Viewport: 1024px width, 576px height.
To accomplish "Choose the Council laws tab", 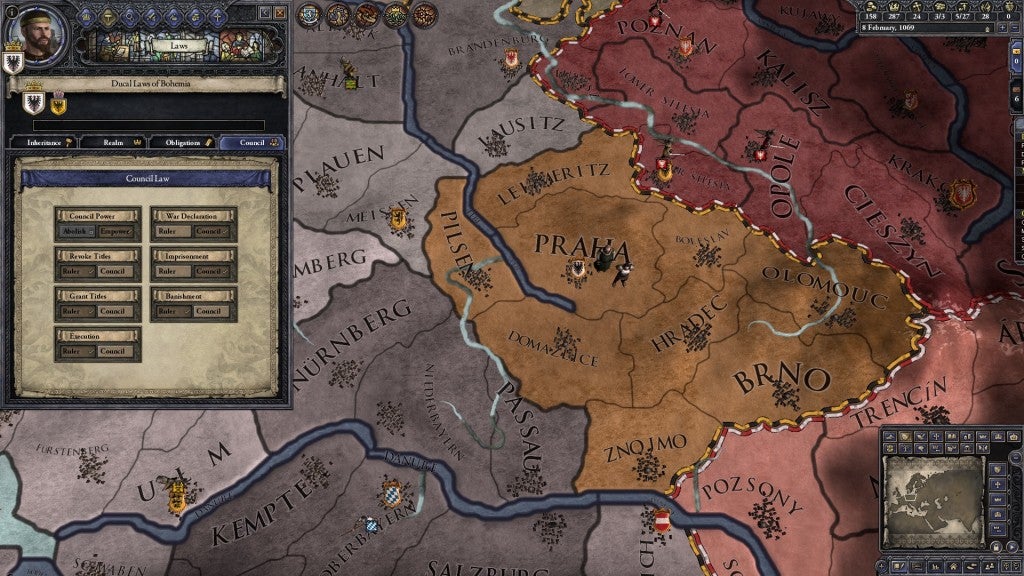I will coord(252,143).
